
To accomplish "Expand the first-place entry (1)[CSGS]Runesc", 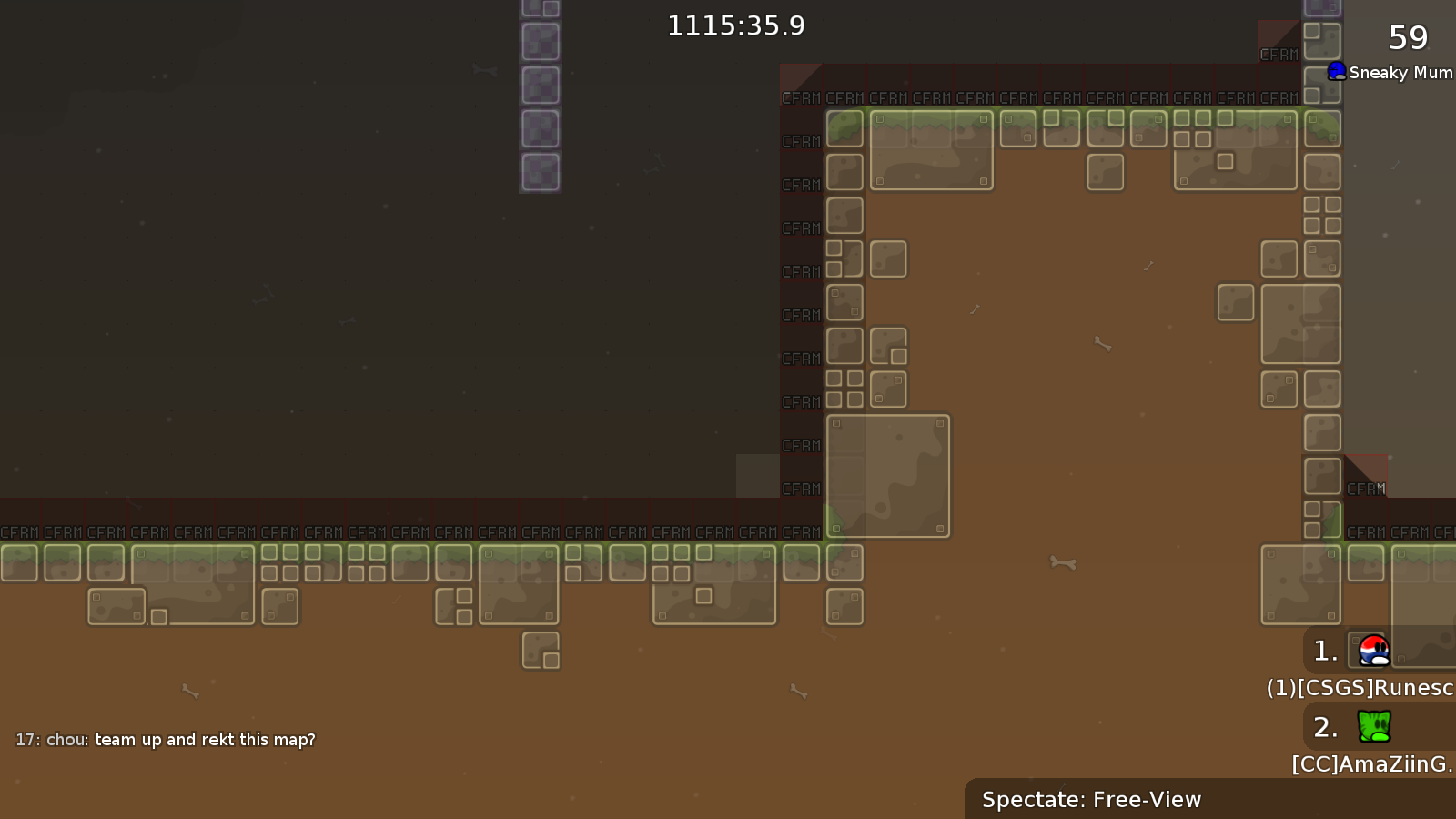I will tap(1358, 688).
